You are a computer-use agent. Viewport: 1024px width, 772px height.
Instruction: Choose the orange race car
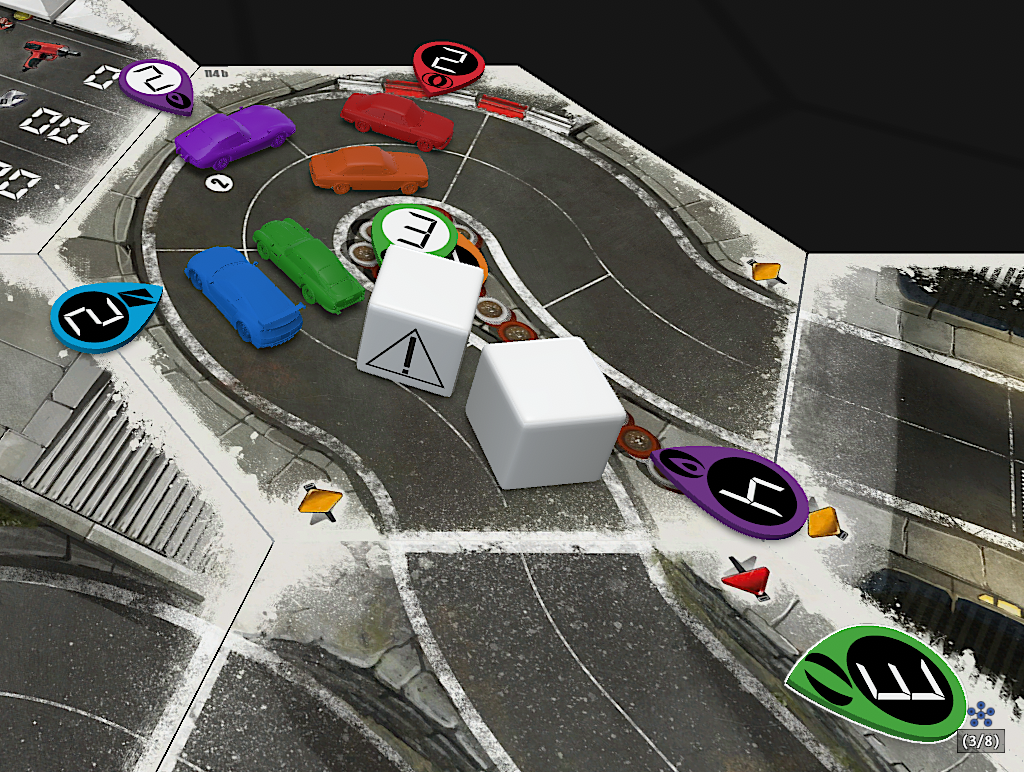click(368, 170)
